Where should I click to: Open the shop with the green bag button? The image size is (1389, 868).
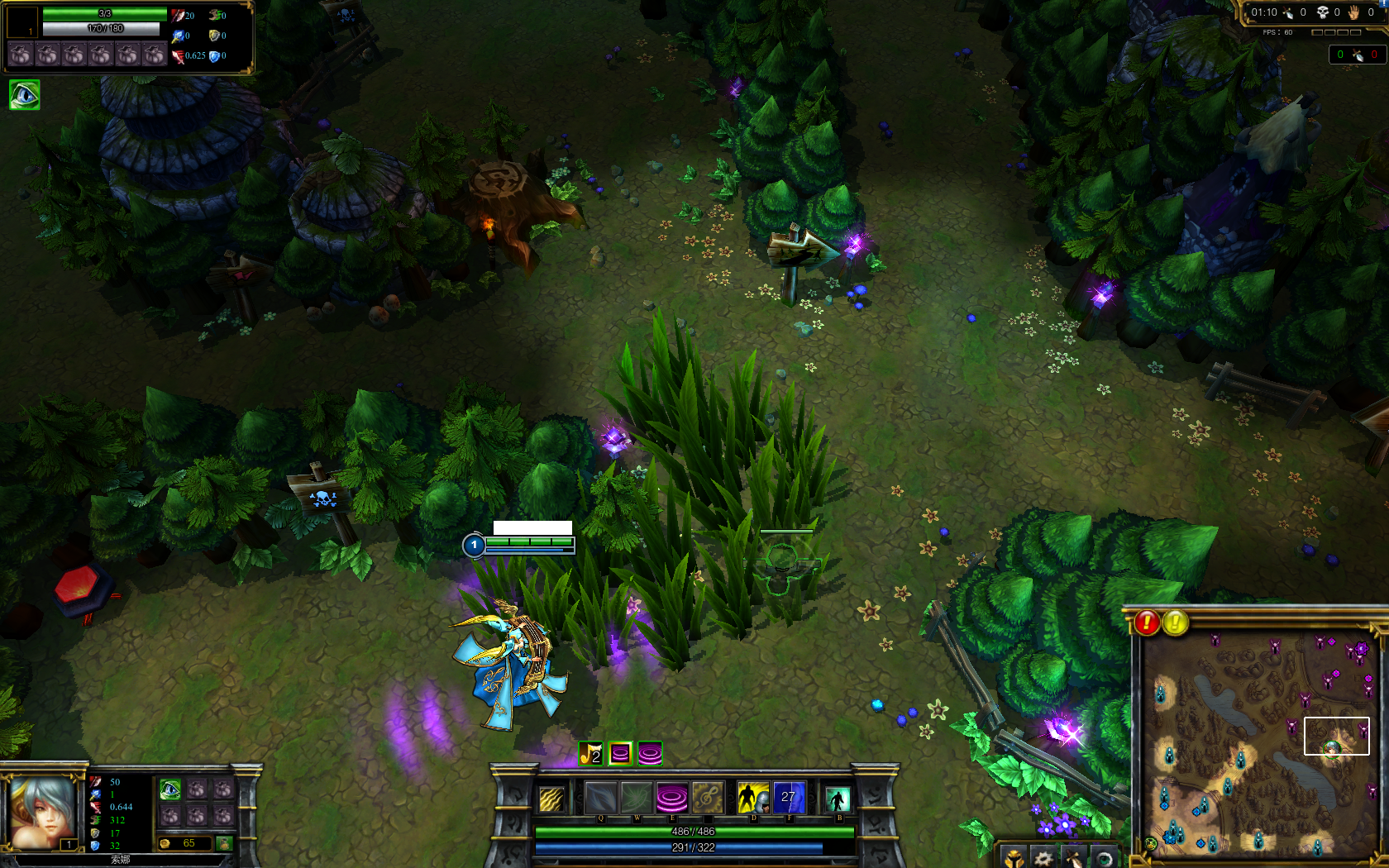click(223, 843)
